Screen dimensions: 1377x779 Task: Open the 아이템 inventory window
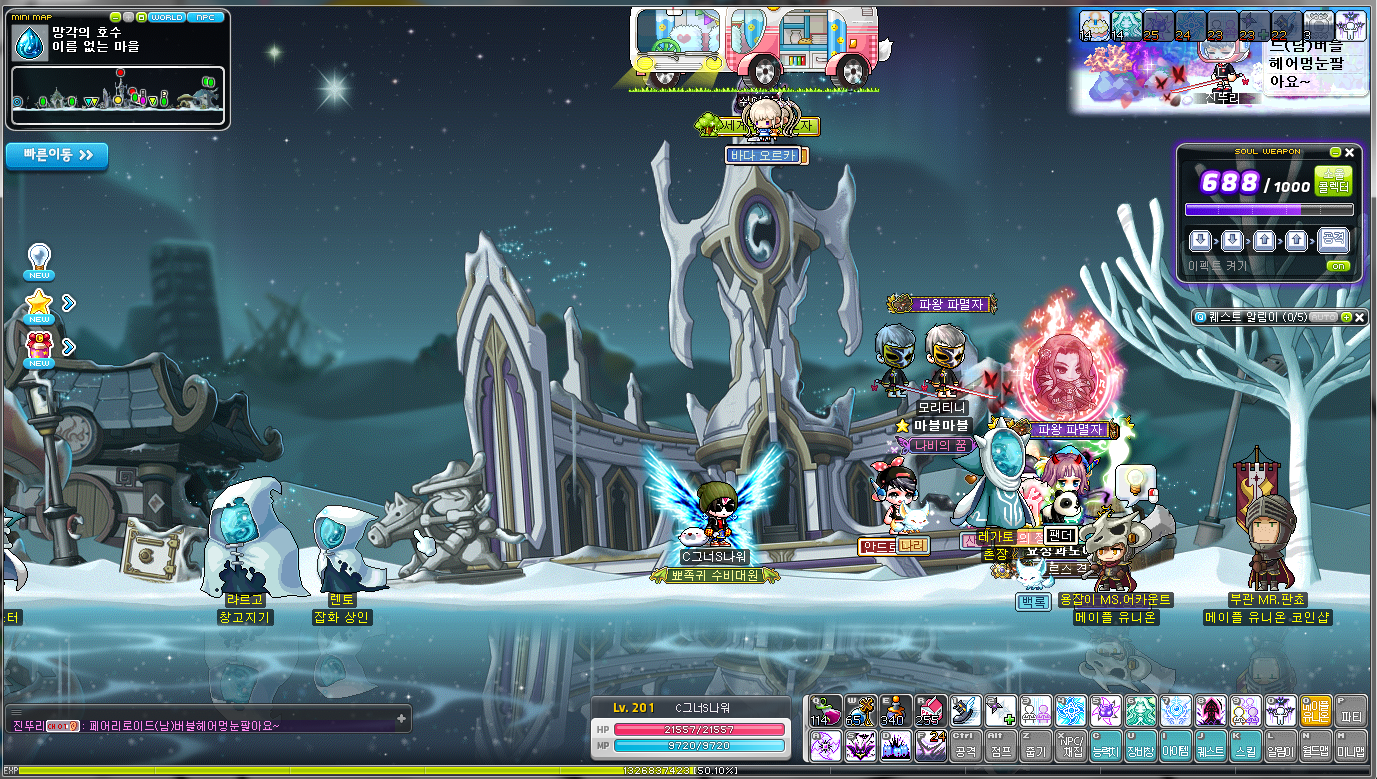pos(1174,745)
